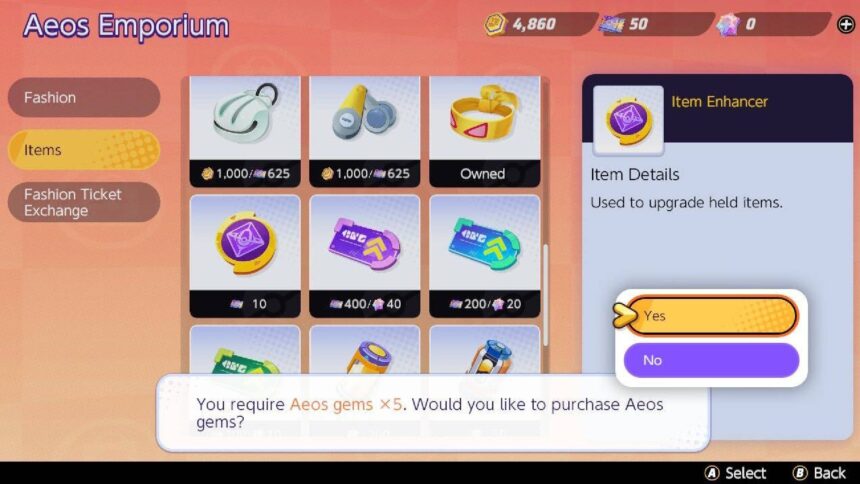Open the Items category

[83, 150]
